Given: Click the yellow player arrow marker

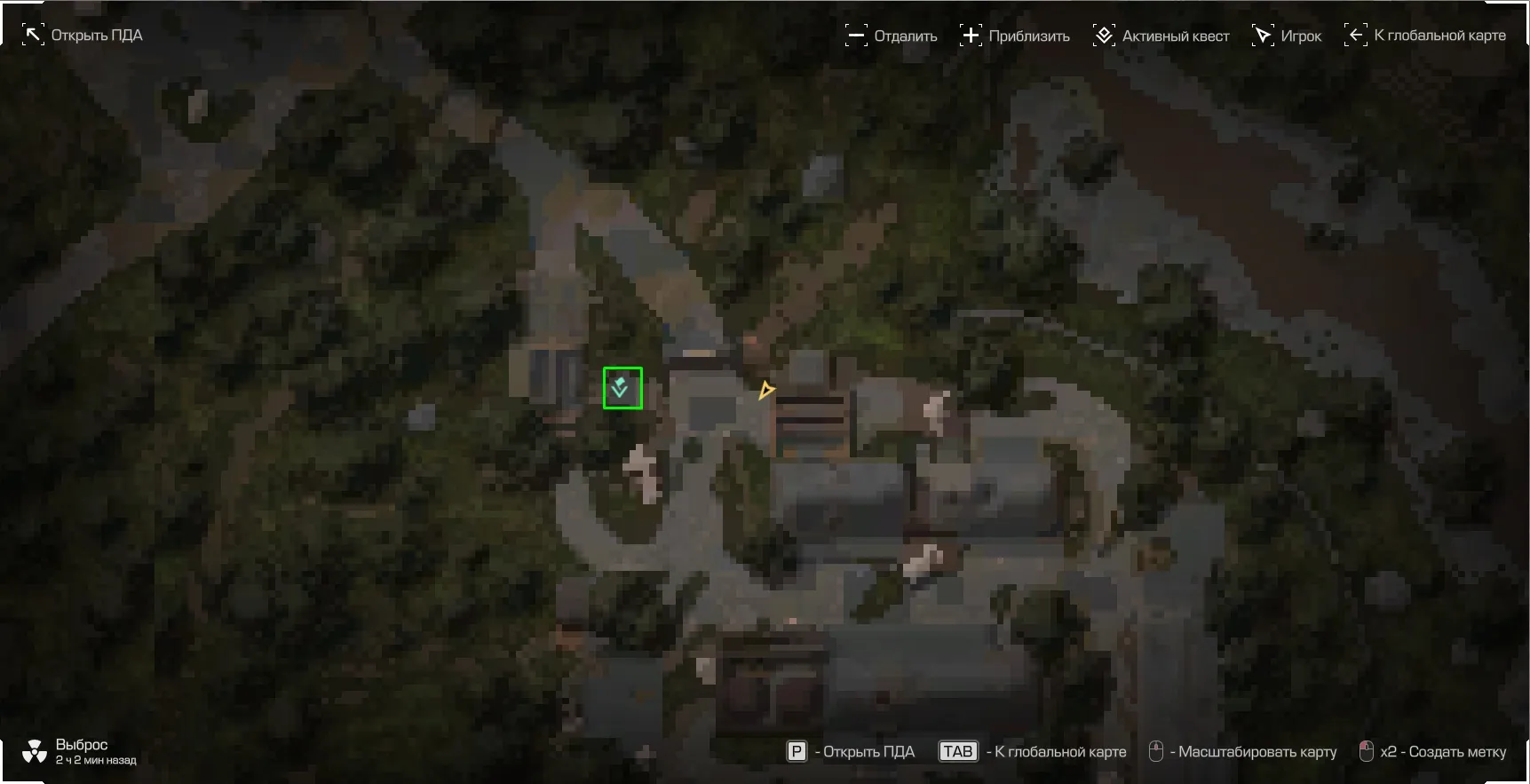Looking at the screenshot, I should click(765, 390).
